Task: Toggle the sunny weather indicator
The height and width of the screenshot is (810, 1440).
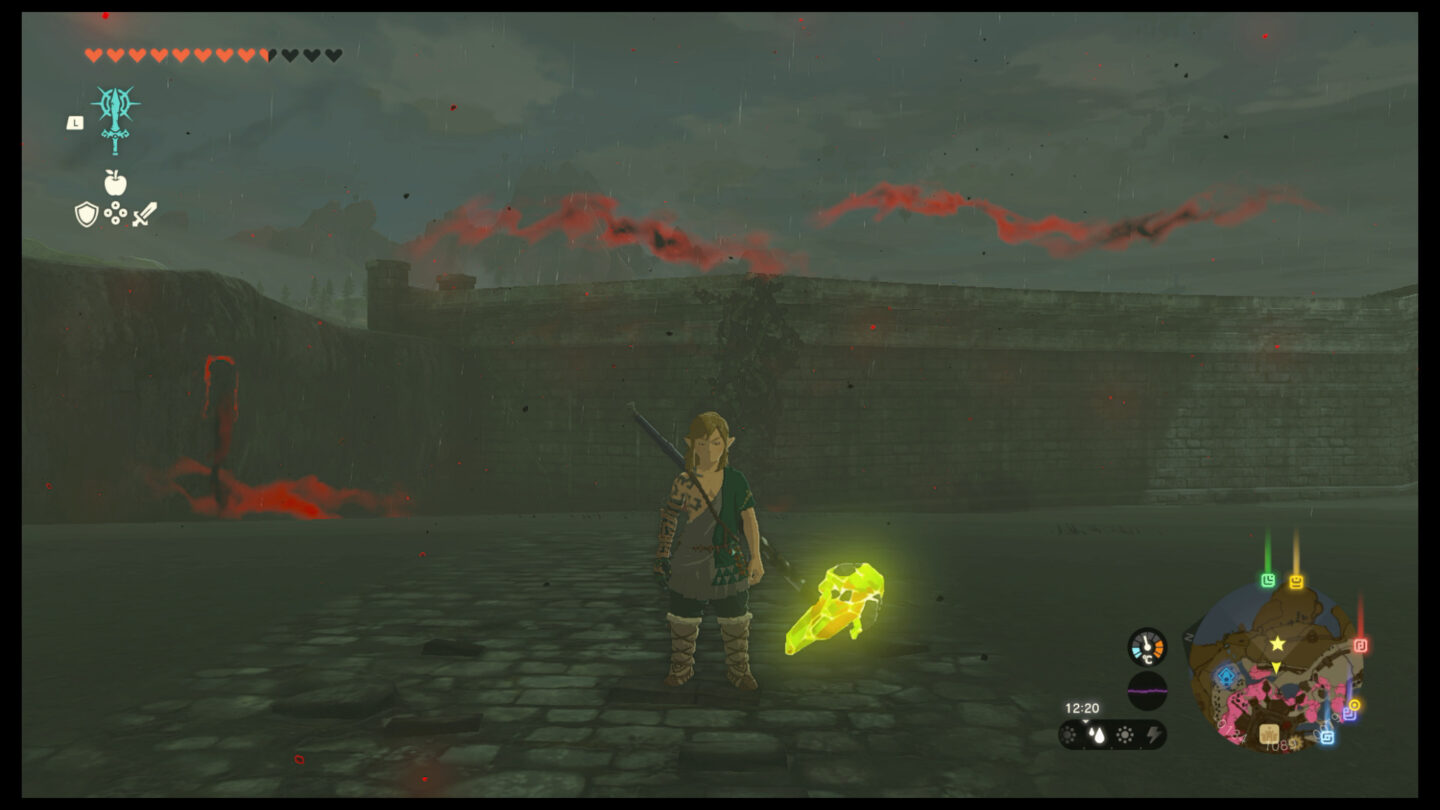Action: click(x=1125, y=735)
